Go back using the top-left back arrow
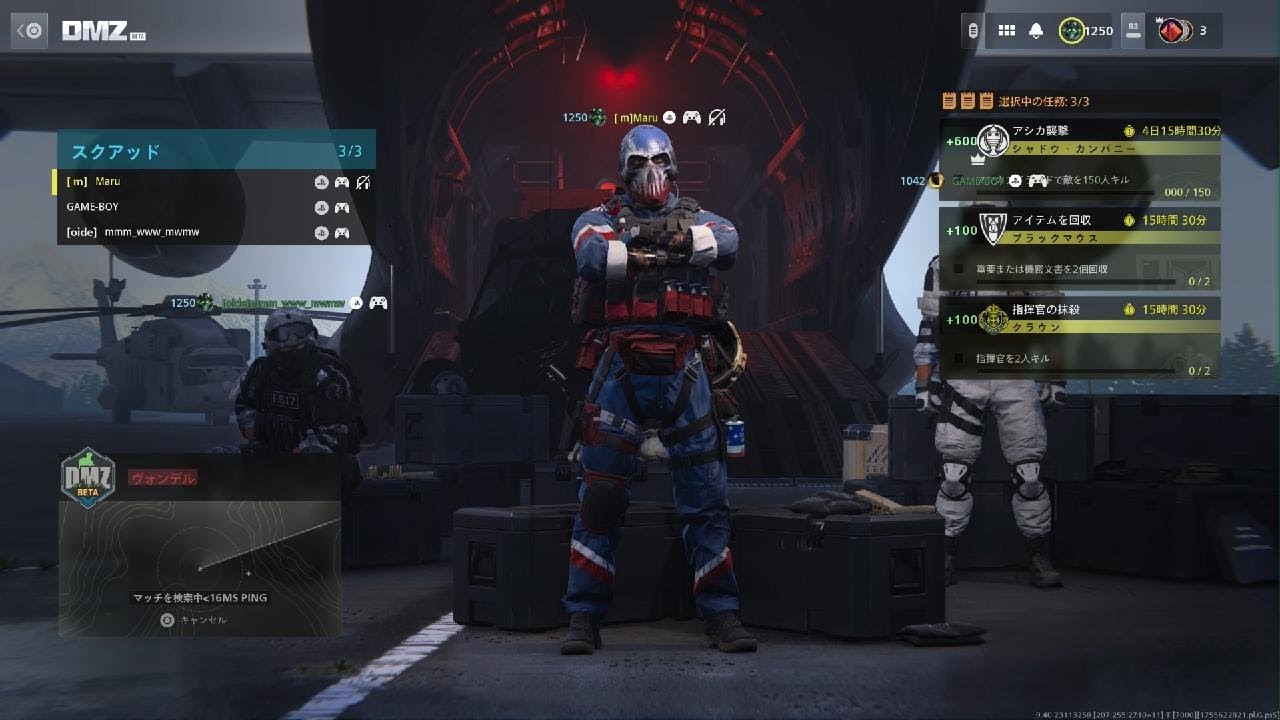Screen dimensions: 1280x720 click(30, 30)
